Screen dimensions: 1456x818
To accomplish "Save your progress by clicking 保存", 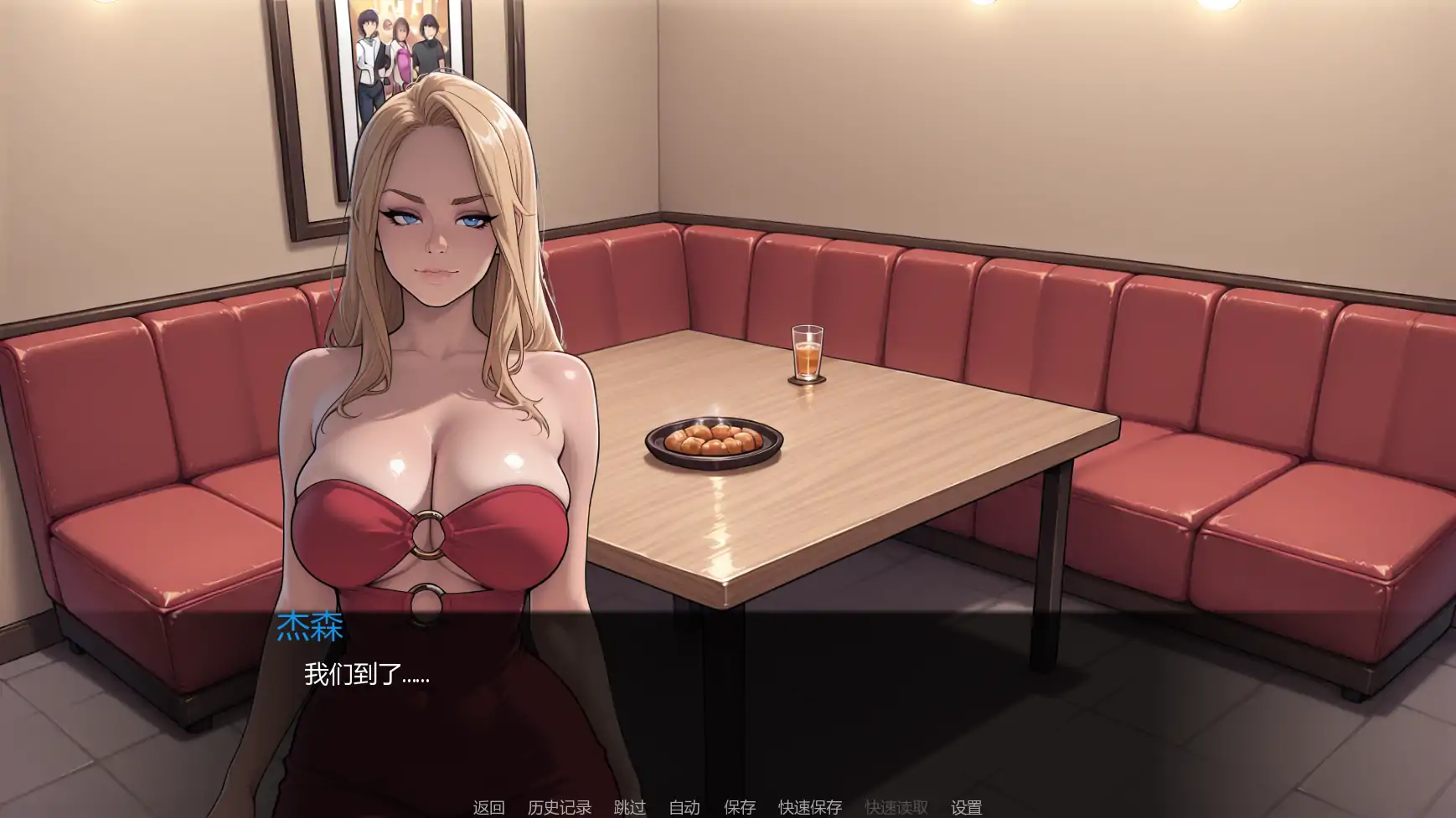I will [737, 807].
